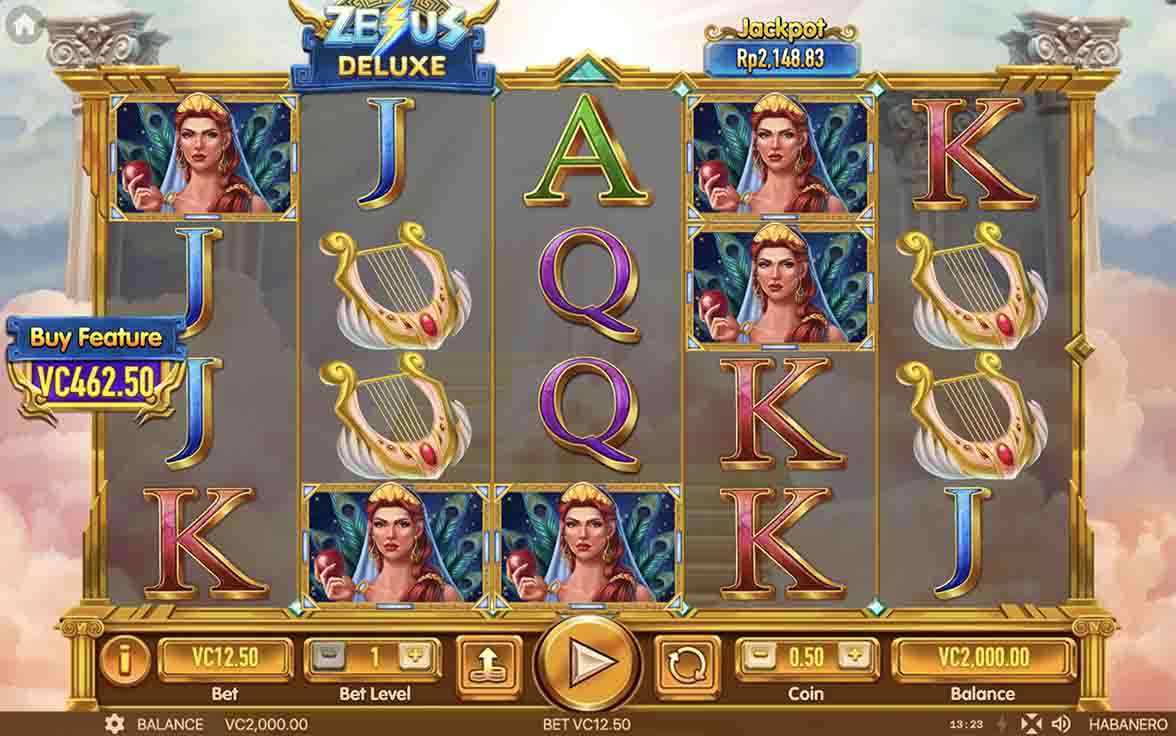Set max bet with the coin stack button

click(x=489, y=663)
